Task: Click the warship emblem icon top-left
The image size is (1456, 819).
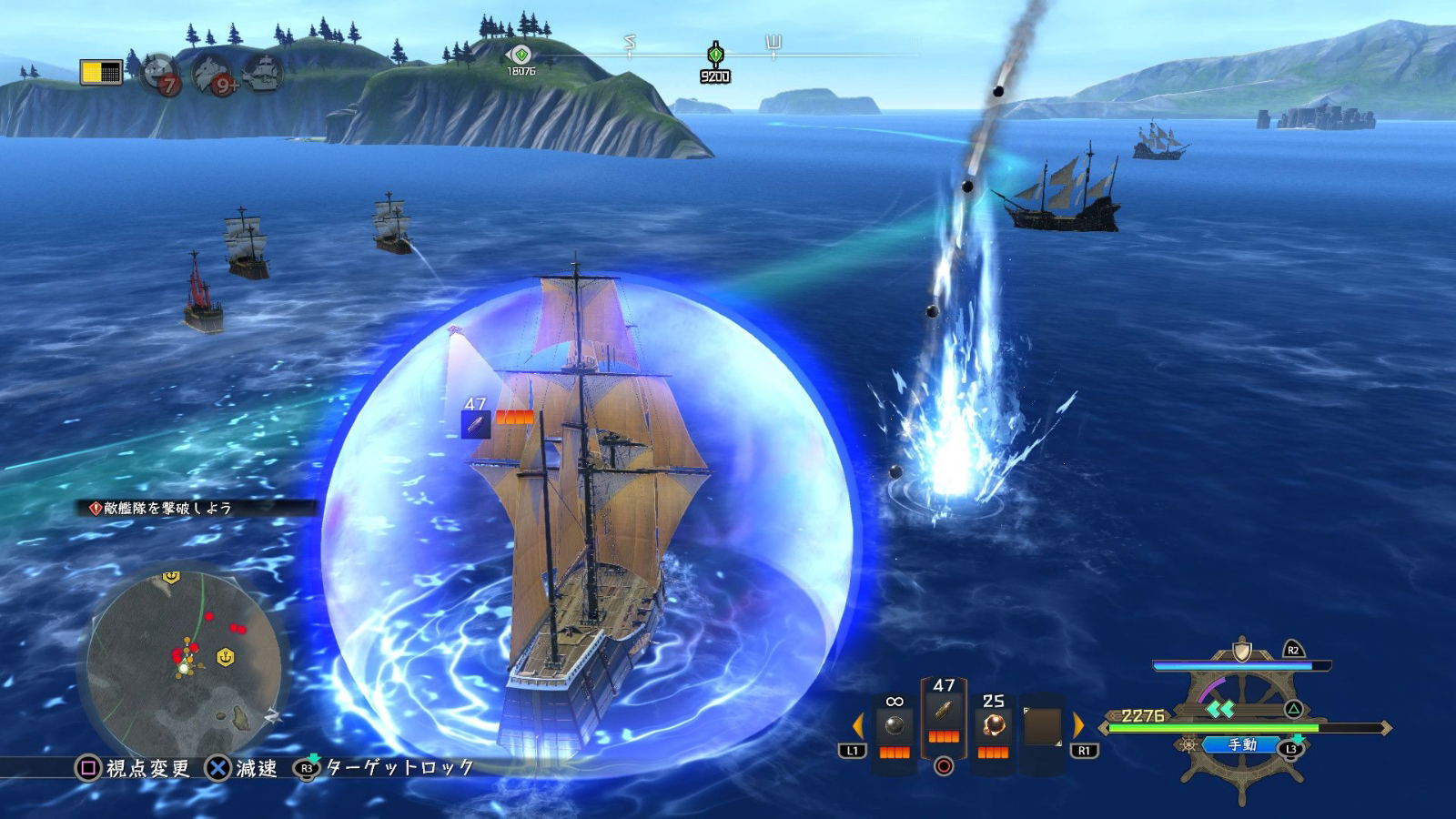Action: click(x=266, y=75)
